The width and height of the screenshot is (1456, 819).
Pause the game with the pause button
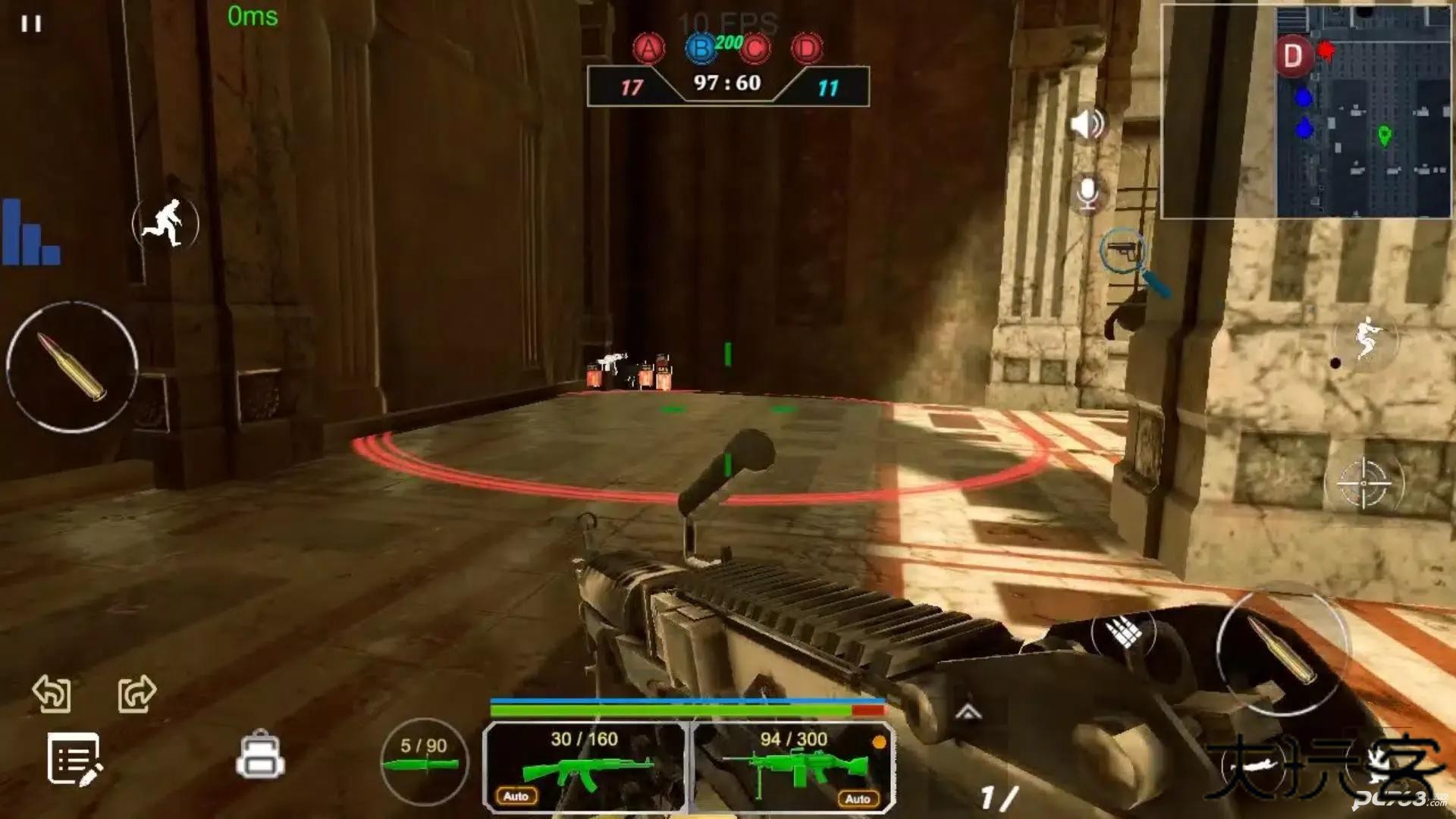tap(31, 24)
